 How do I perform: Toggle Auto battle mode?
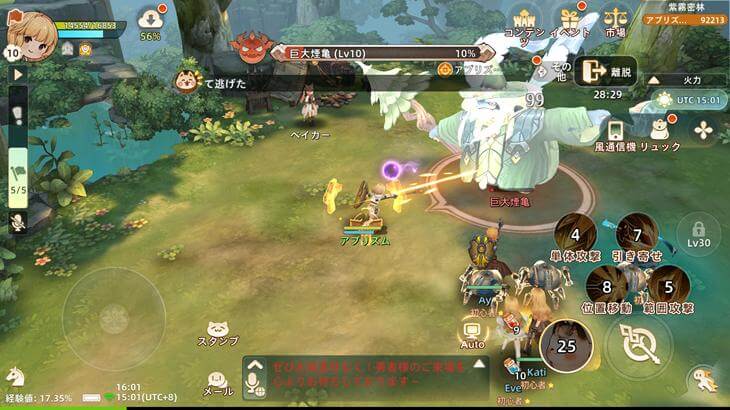(x=473, y=330)
